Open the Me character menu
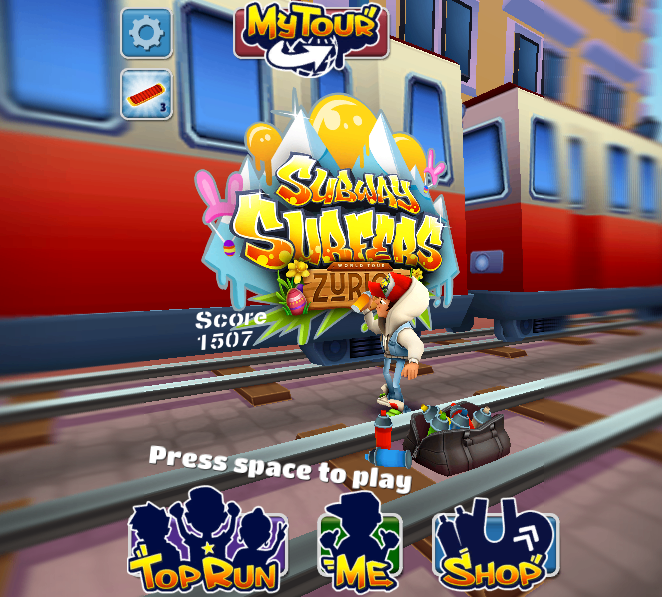Image resolution: width=662 pixels, height=597 pixels. tap(359, 548)
